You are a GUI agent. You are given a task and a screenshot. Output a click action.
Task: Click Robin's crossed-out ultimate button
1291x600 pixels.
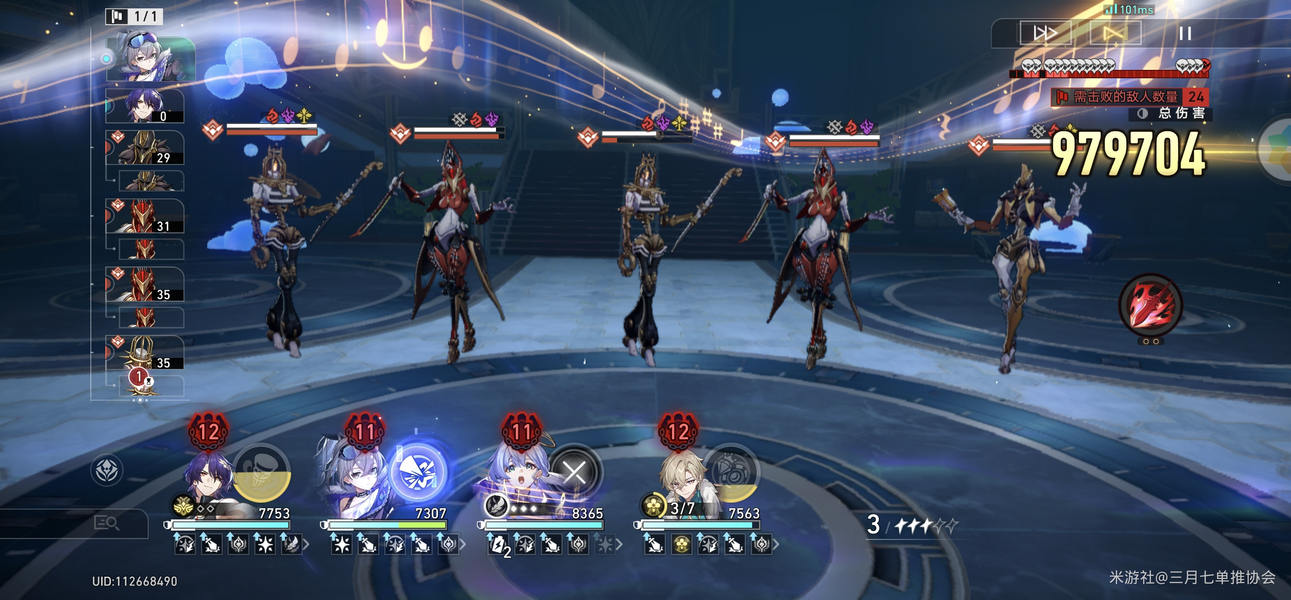click(574, 471)
